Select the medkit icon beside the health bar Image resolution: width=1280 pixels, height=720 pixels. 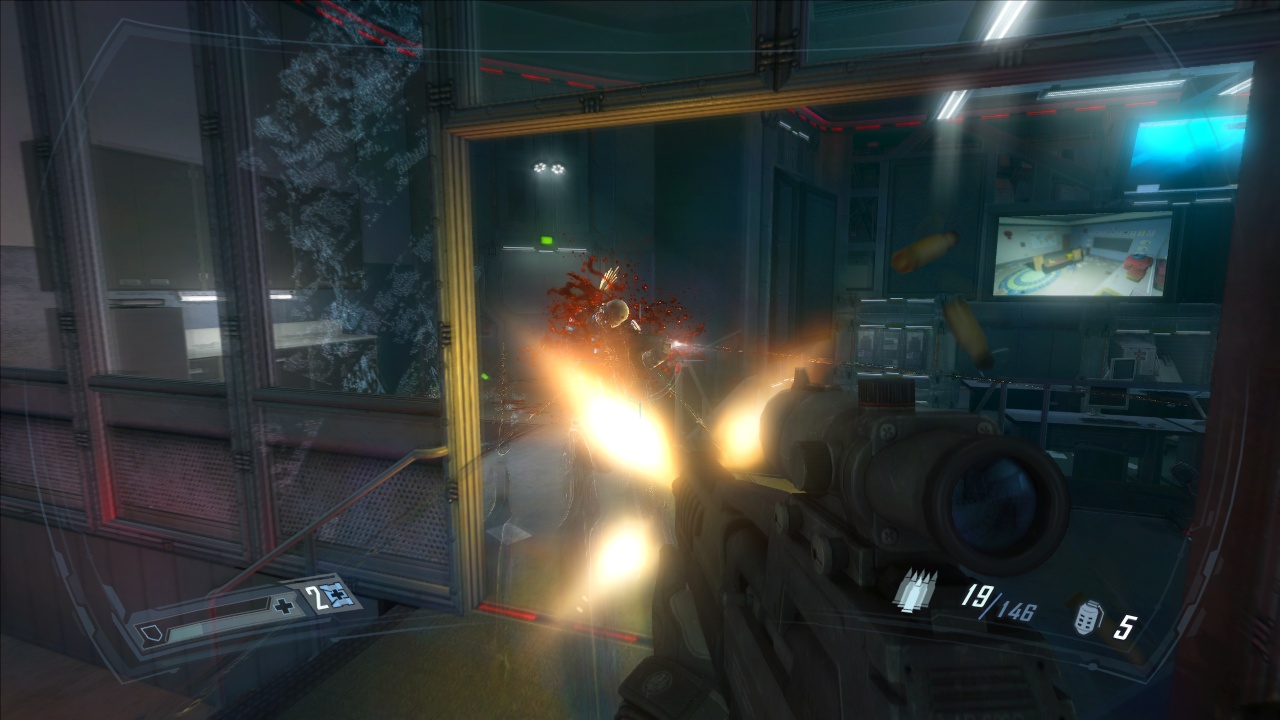click(x=336, y=596)
